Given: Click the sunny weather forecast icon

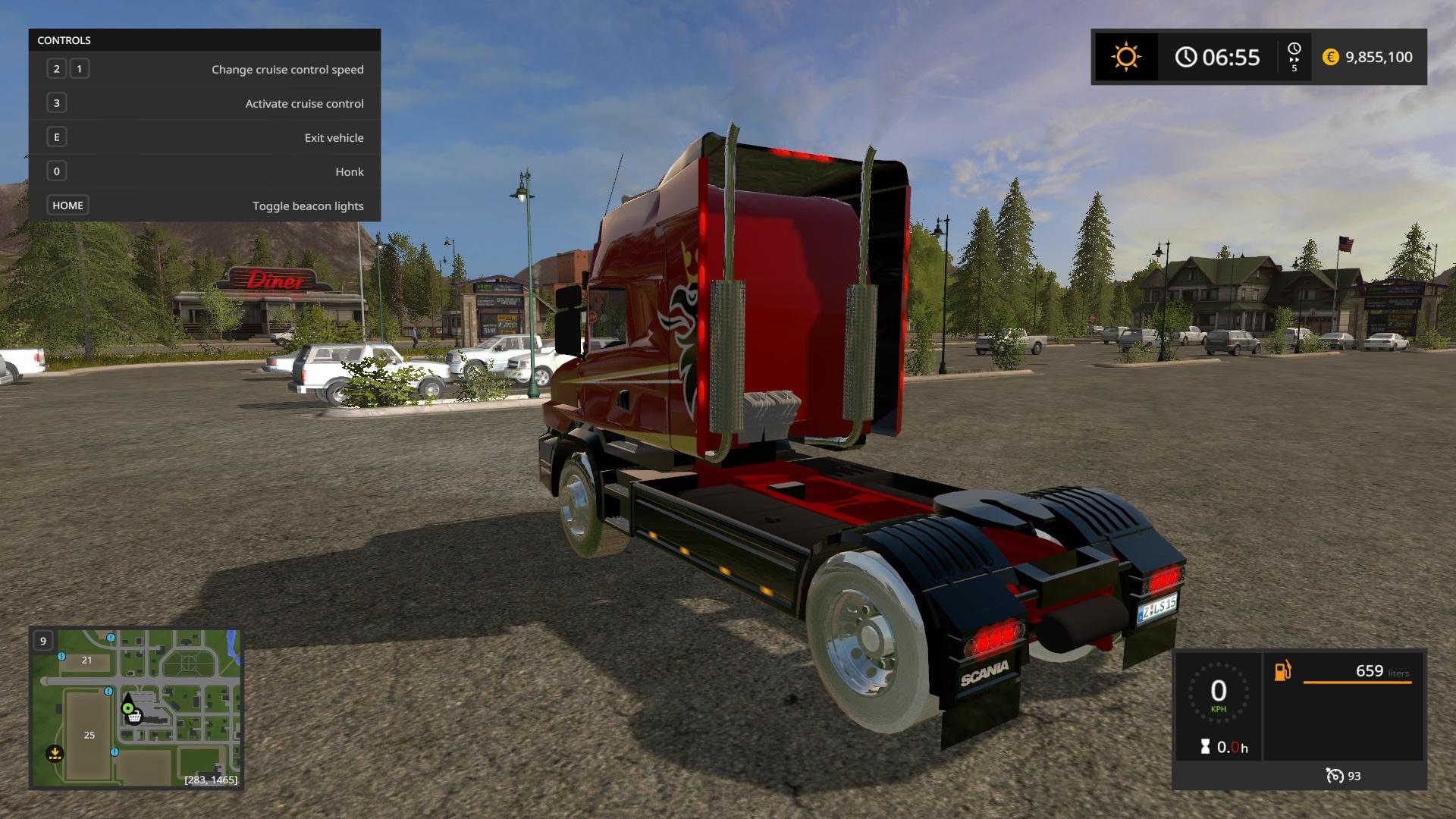Looking at the screenshot, I should click(x=1125, y=57).
